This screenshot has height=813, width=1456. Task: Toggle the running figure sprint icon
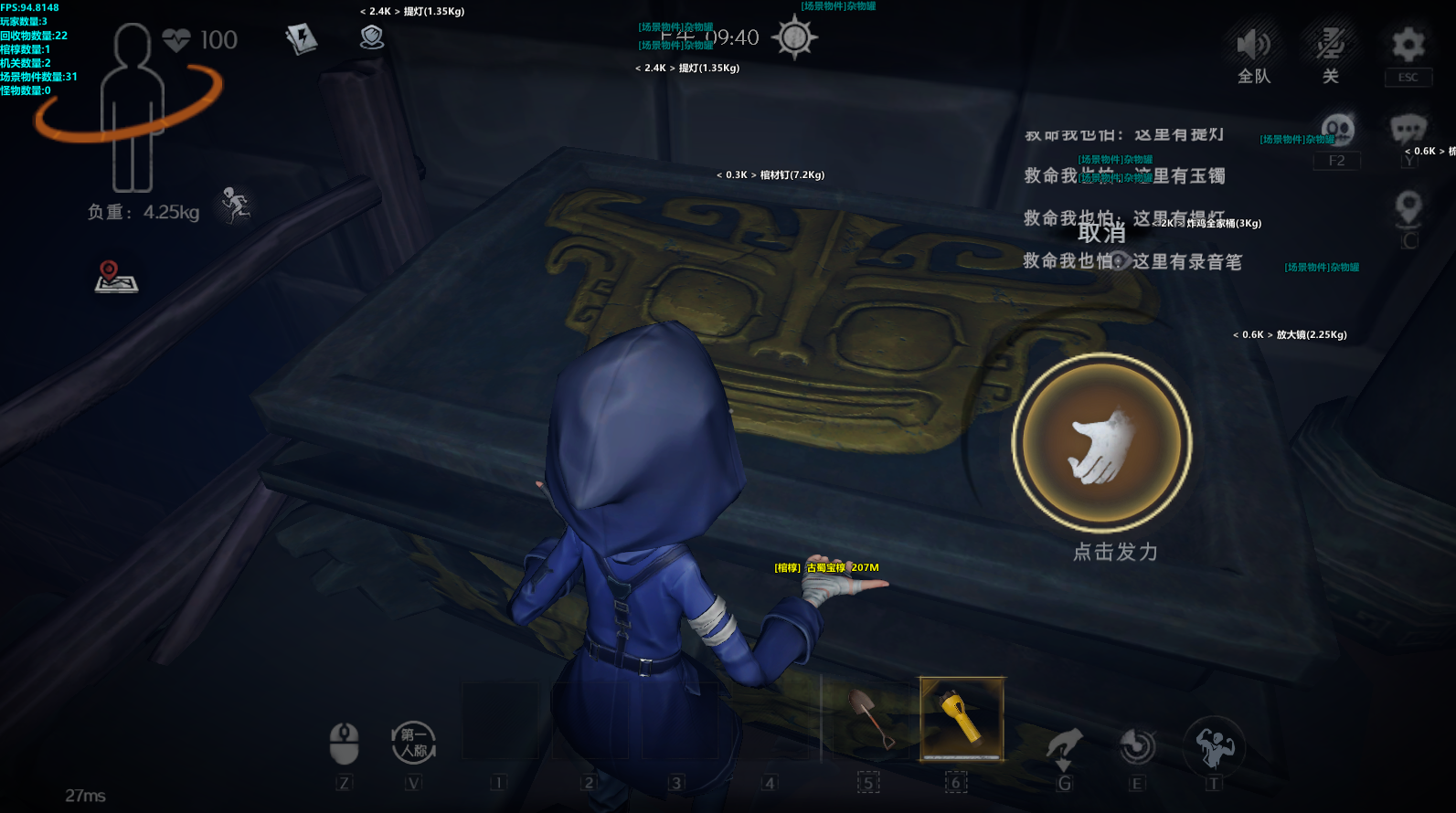coord(235,205)
